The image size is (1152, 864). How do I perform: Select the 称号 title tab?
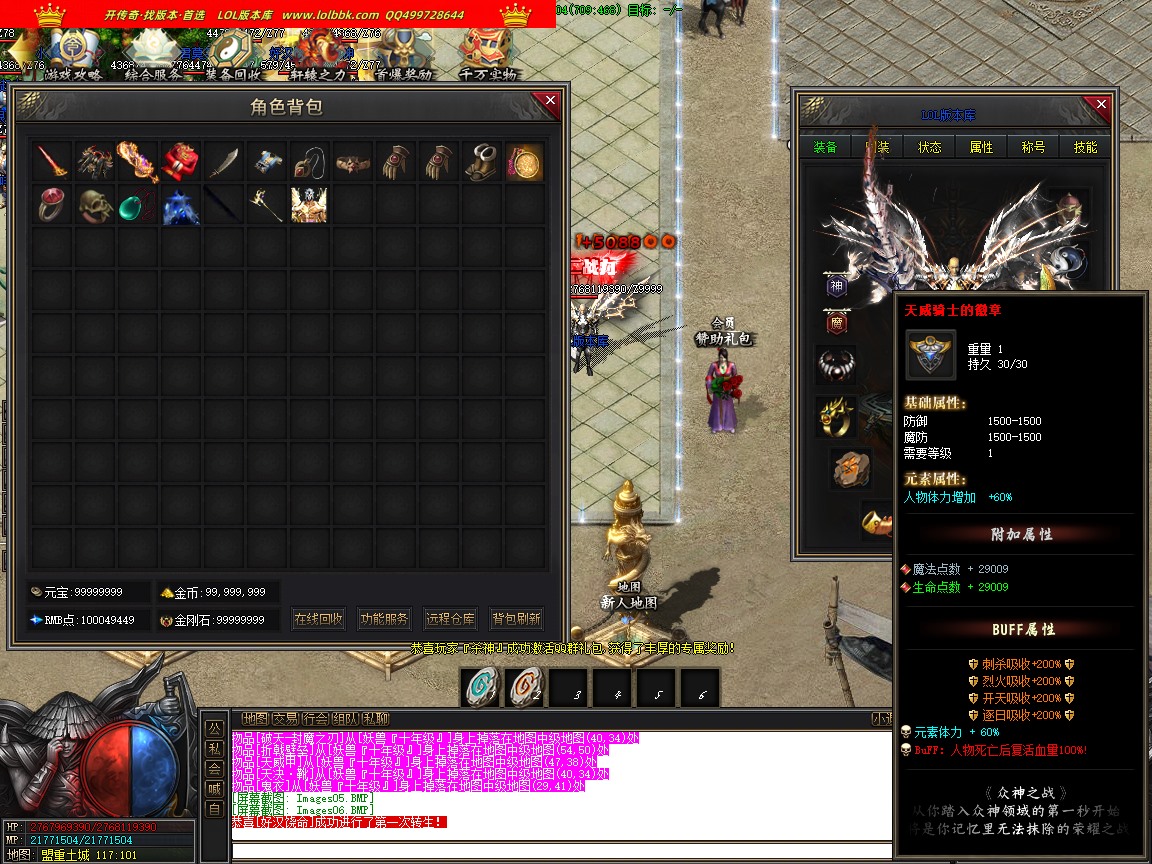tap(1033, 147)
